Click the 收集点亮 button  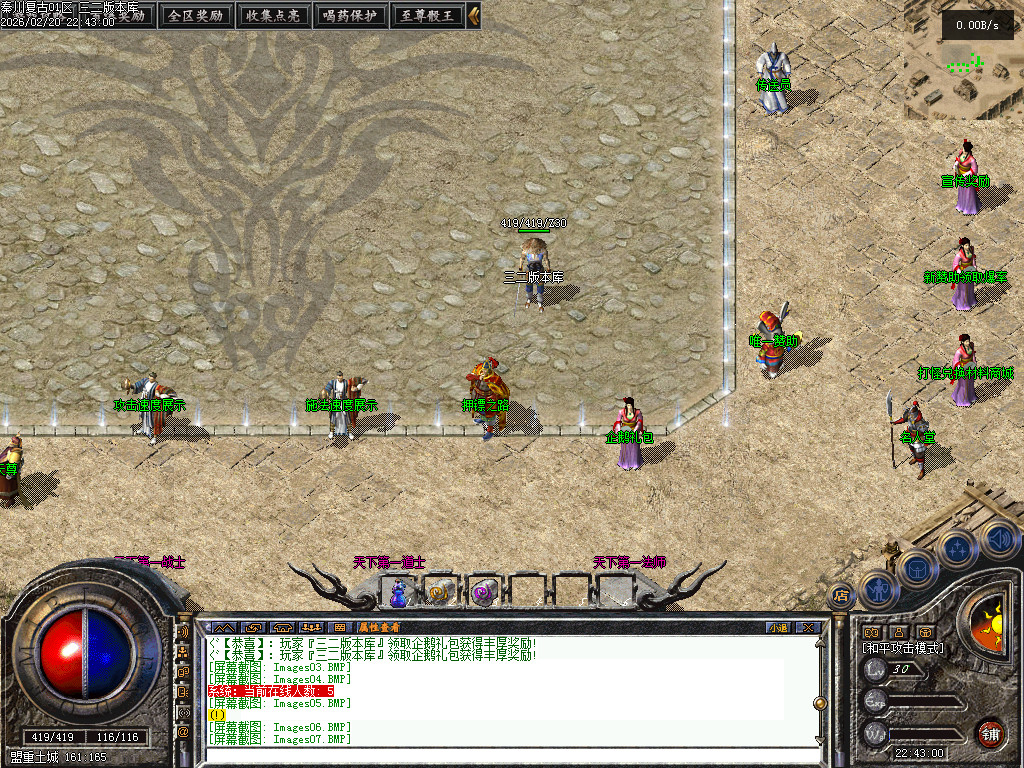click(273, 15)
